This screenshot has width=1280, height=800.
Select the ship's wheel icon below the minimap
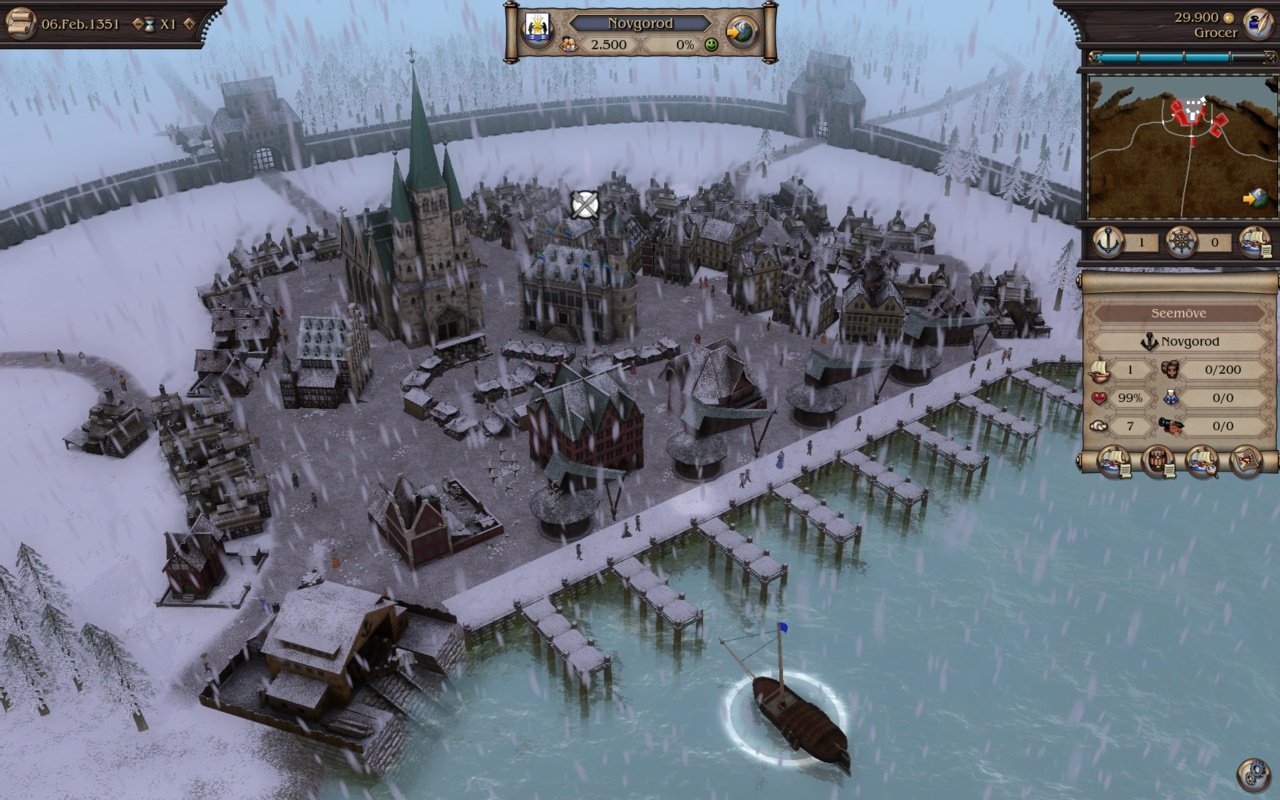(x=1182, y=242)
